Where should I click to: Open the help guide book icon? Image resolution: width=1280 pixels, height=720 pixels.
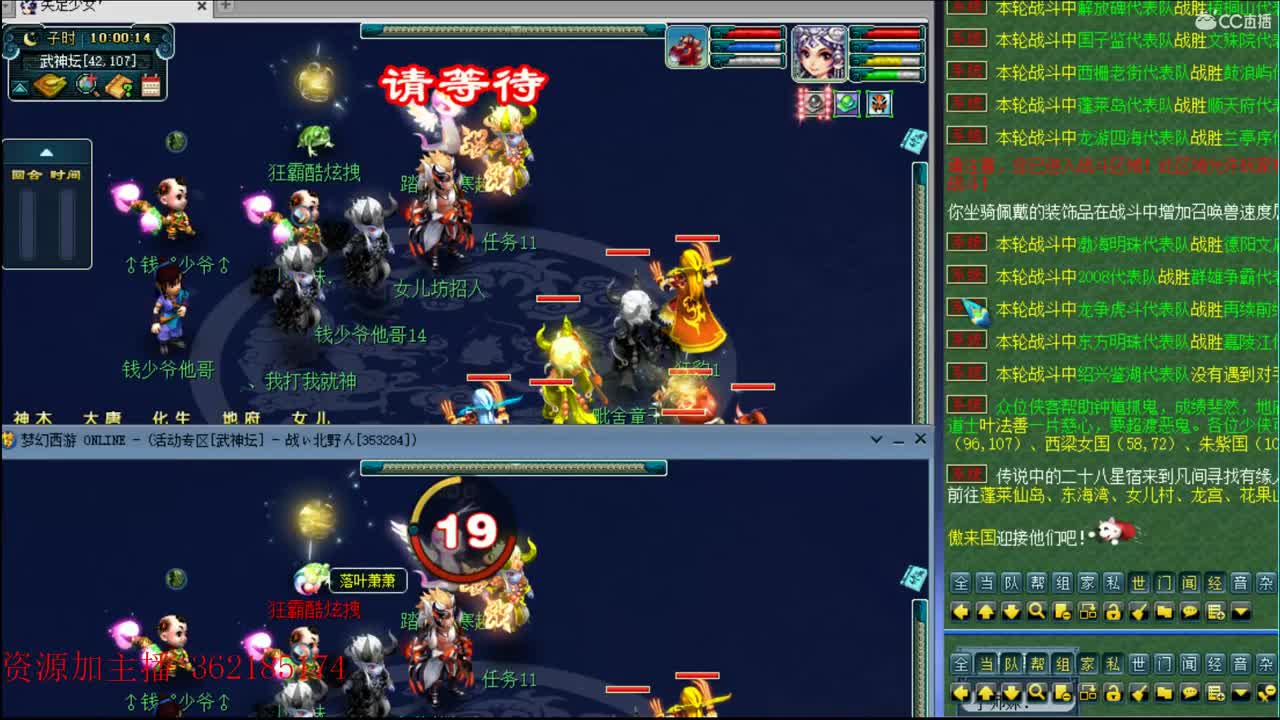tap(118, 85)
